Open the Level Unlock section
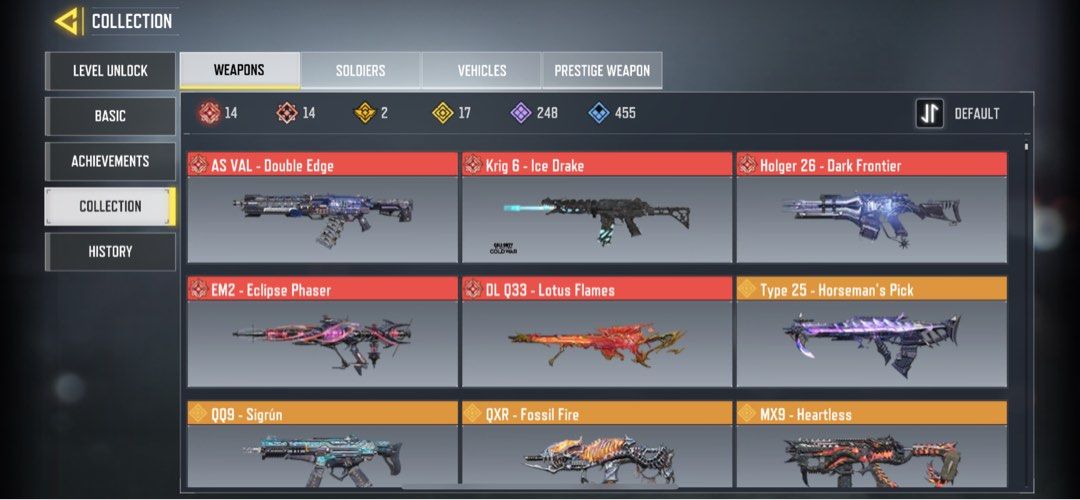 pyautogui.click(x=110, y=71)
